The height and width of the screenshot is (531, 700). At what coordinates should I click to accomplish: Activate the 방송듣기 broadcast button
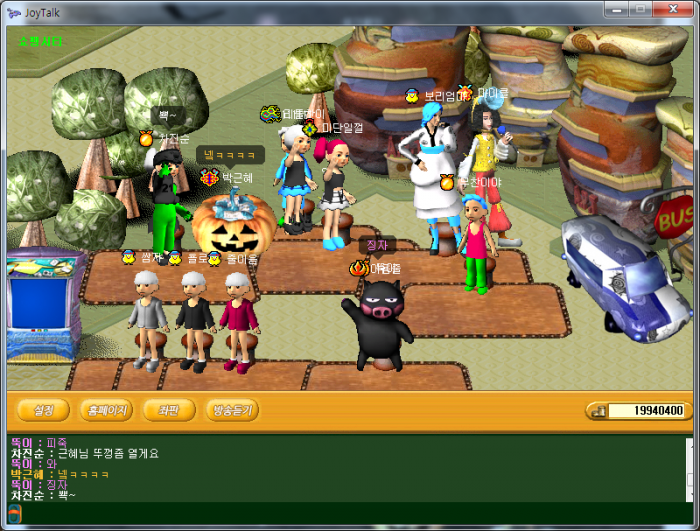(232, 410)
